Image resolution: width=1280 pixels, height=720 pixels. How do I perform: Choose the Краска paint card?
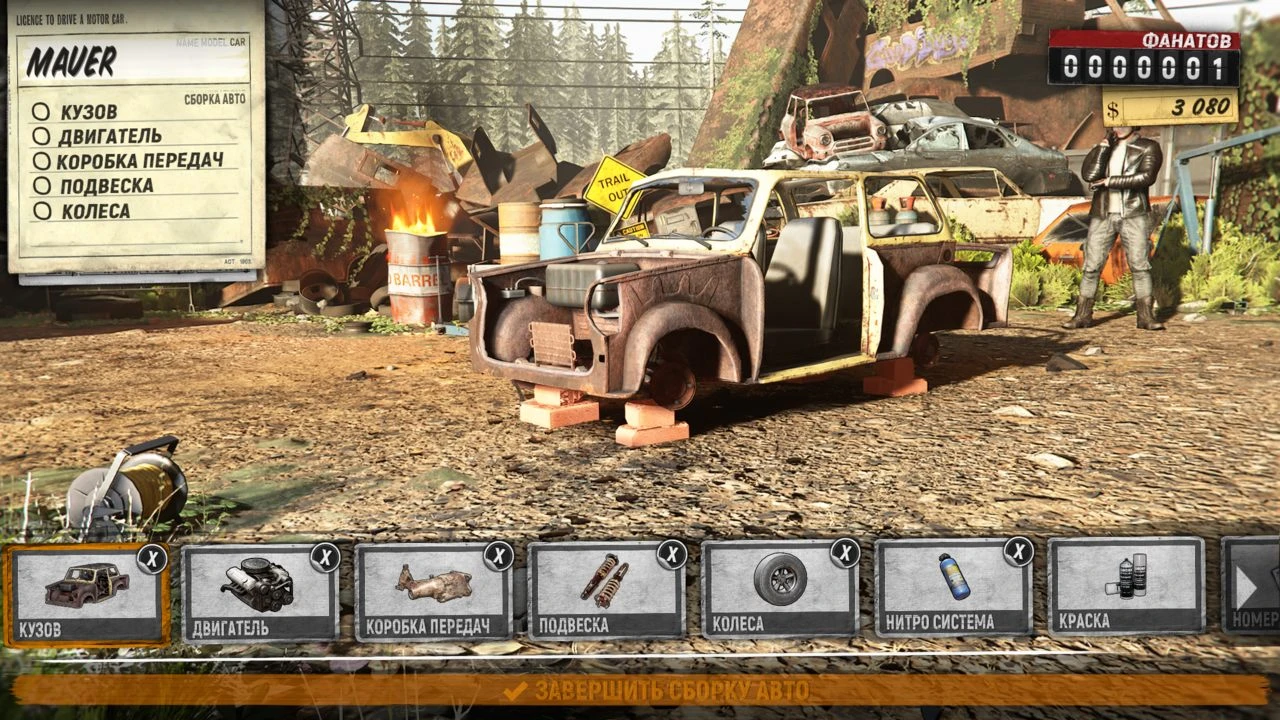pyautogui.click(x=1126, y=588)
